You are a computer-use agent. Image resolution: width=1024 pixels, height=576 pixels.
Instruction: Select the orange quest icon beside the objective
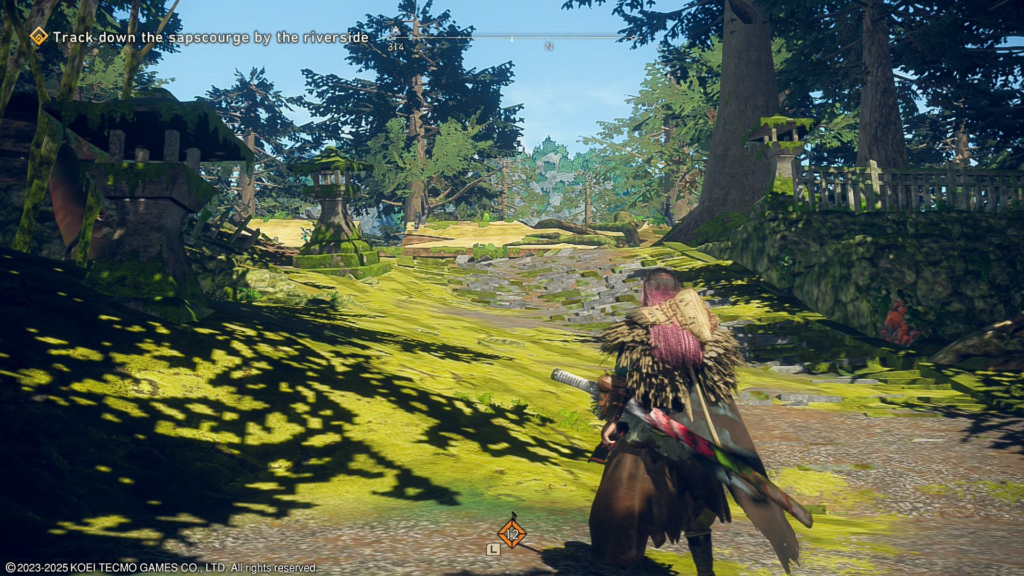39,37
